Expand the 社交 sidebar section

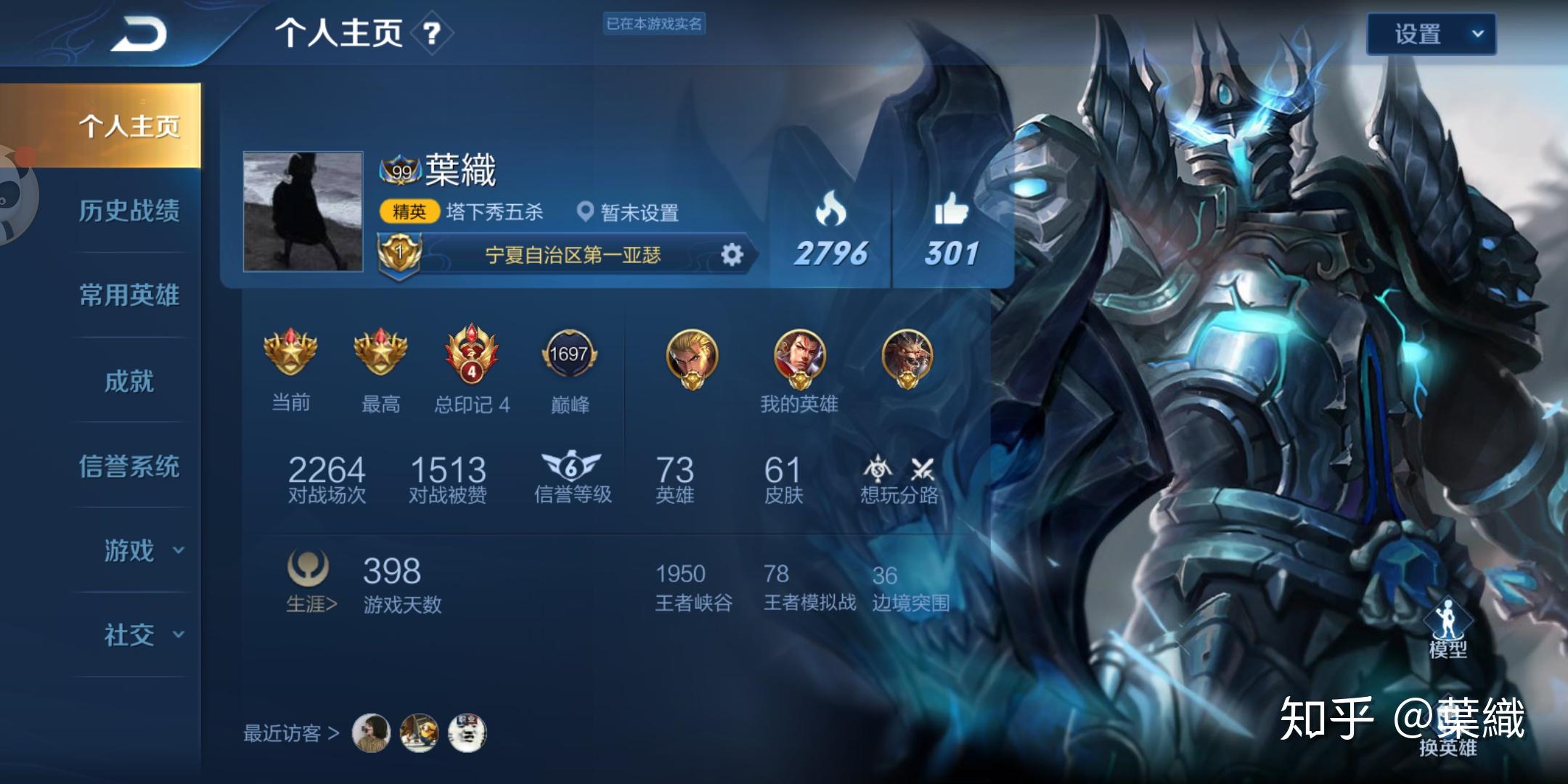tap(131, 636)
